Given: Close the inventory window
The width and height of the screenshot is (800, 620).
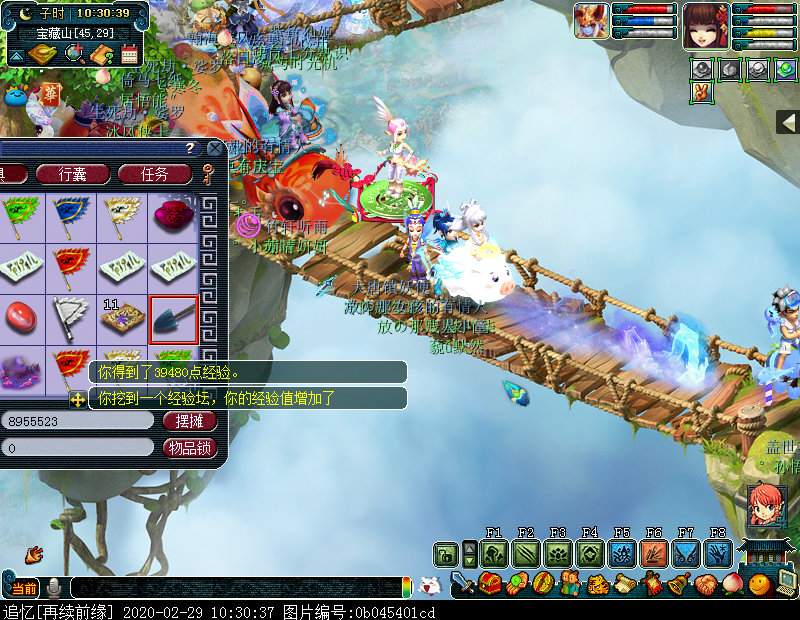Looking at the screenshot, I should click(214, 148).
